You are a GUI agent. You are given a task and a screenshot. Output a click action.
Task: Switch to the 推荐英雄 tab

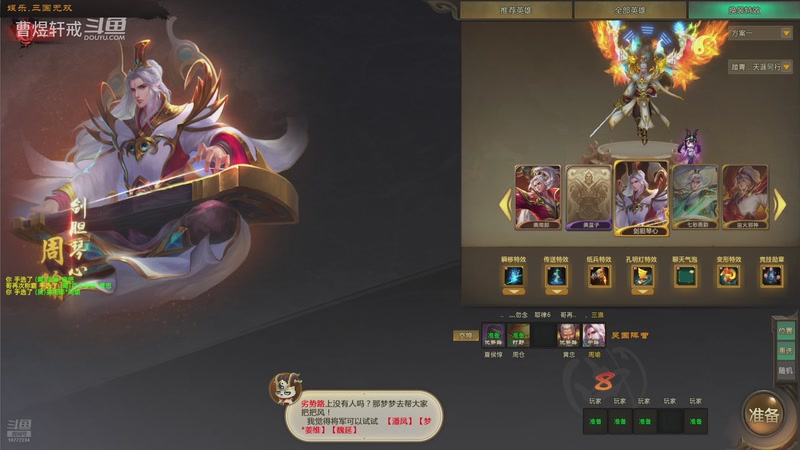pyautogui.click(x=517, y=10)
